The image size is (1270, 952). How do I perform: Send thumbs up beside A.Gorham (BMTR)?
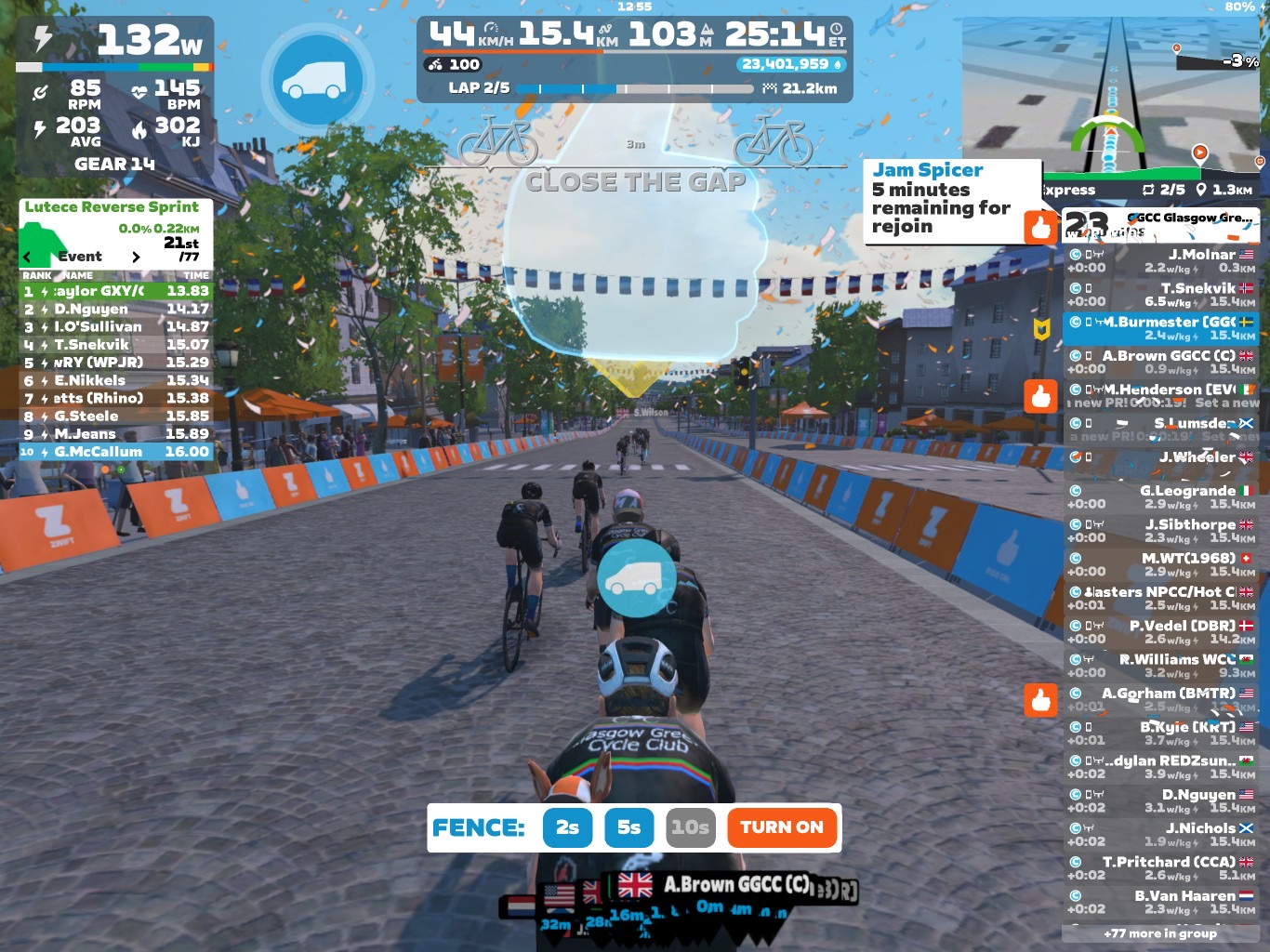pyautogui.click(x=1040, y=700)
